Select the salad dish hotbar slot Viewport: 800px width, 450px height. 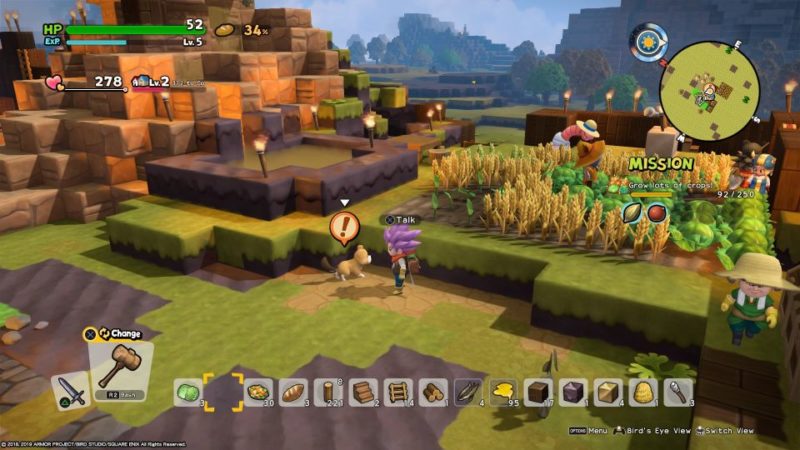tap(258, 392)
